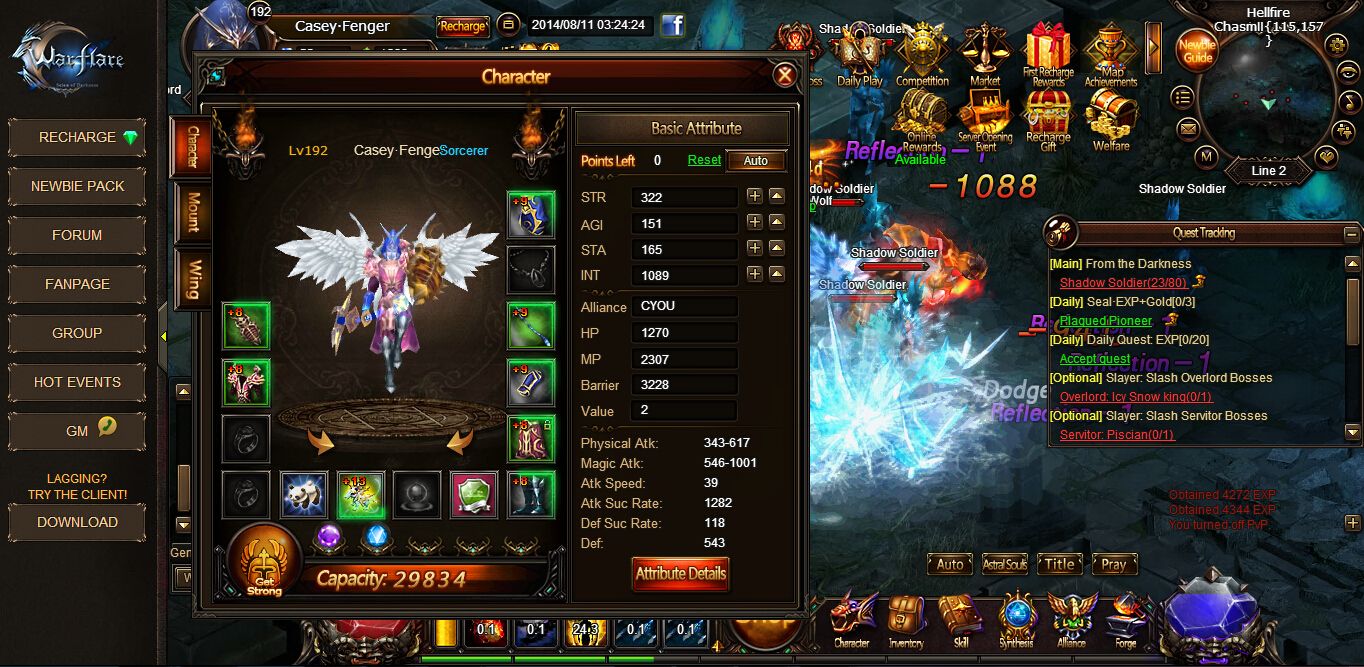
Task: Switch to the Wing tab
Action: [192, 278]
